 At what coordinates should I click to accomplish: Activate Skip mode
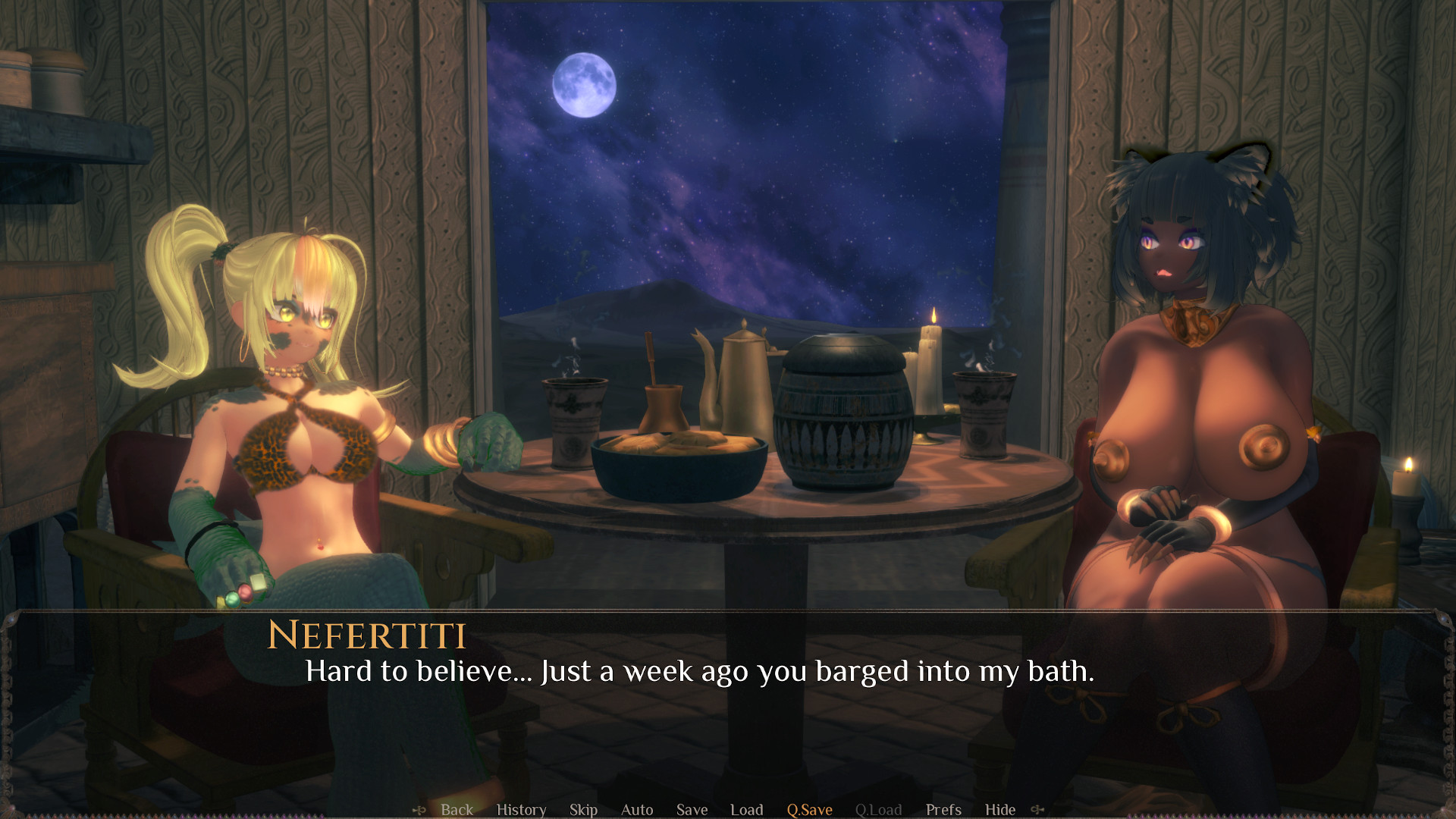tap(583, 809)
